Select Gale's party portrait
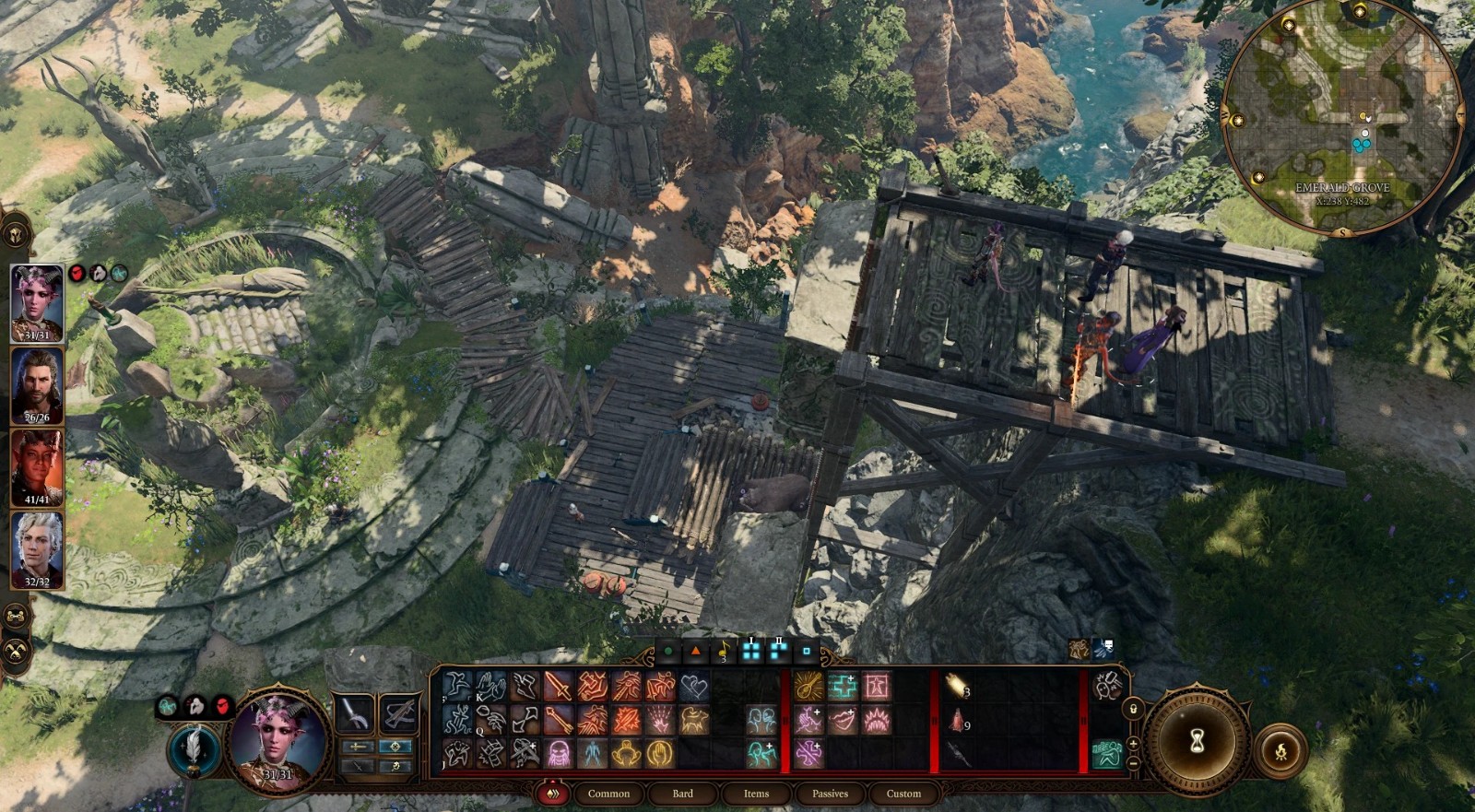Screen dimensions: 1475x812 tap(37, 385)
